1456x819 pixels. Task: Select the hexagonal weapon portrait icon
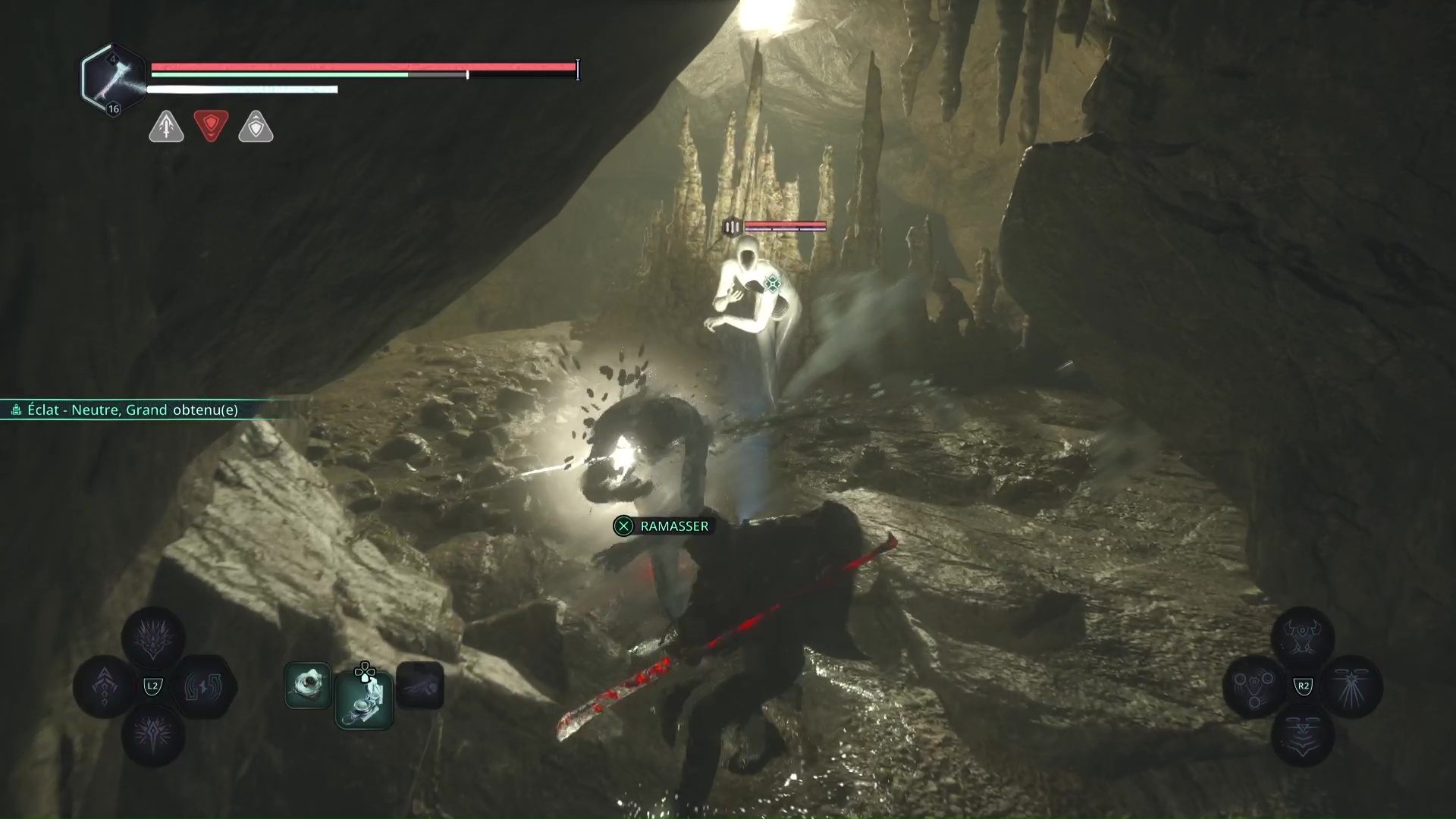click(x=113, y=79)
